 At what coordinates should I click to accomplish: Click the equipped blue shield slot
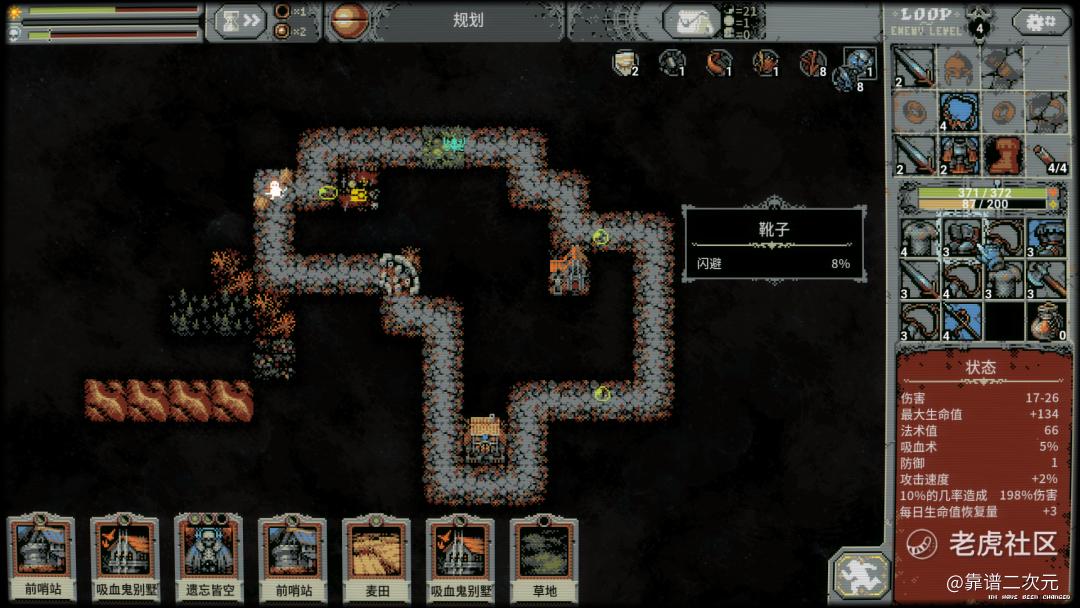click(x=958, y=111)
